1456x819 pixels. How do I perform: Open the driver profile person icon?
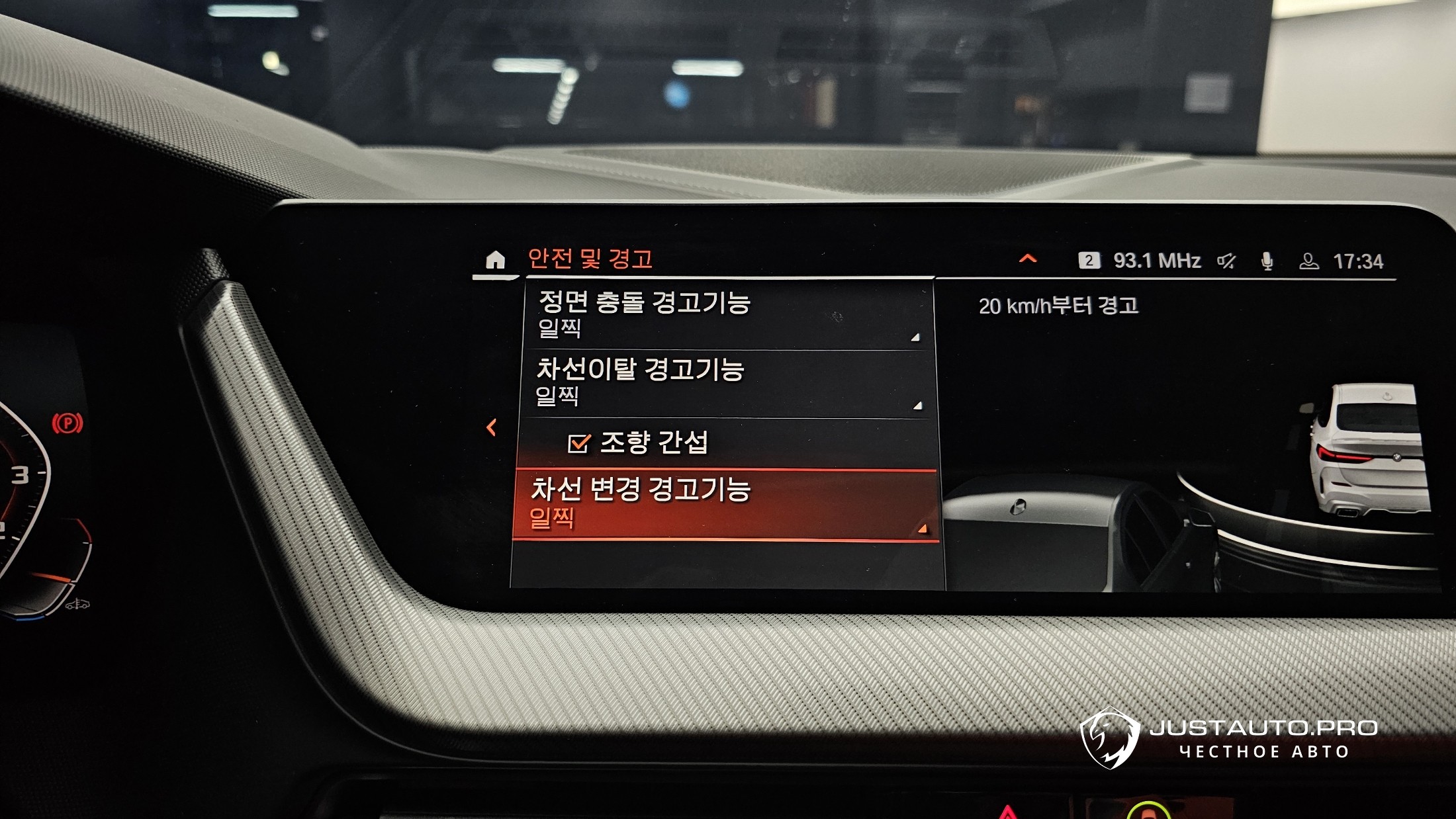[x=1308, y=261]
